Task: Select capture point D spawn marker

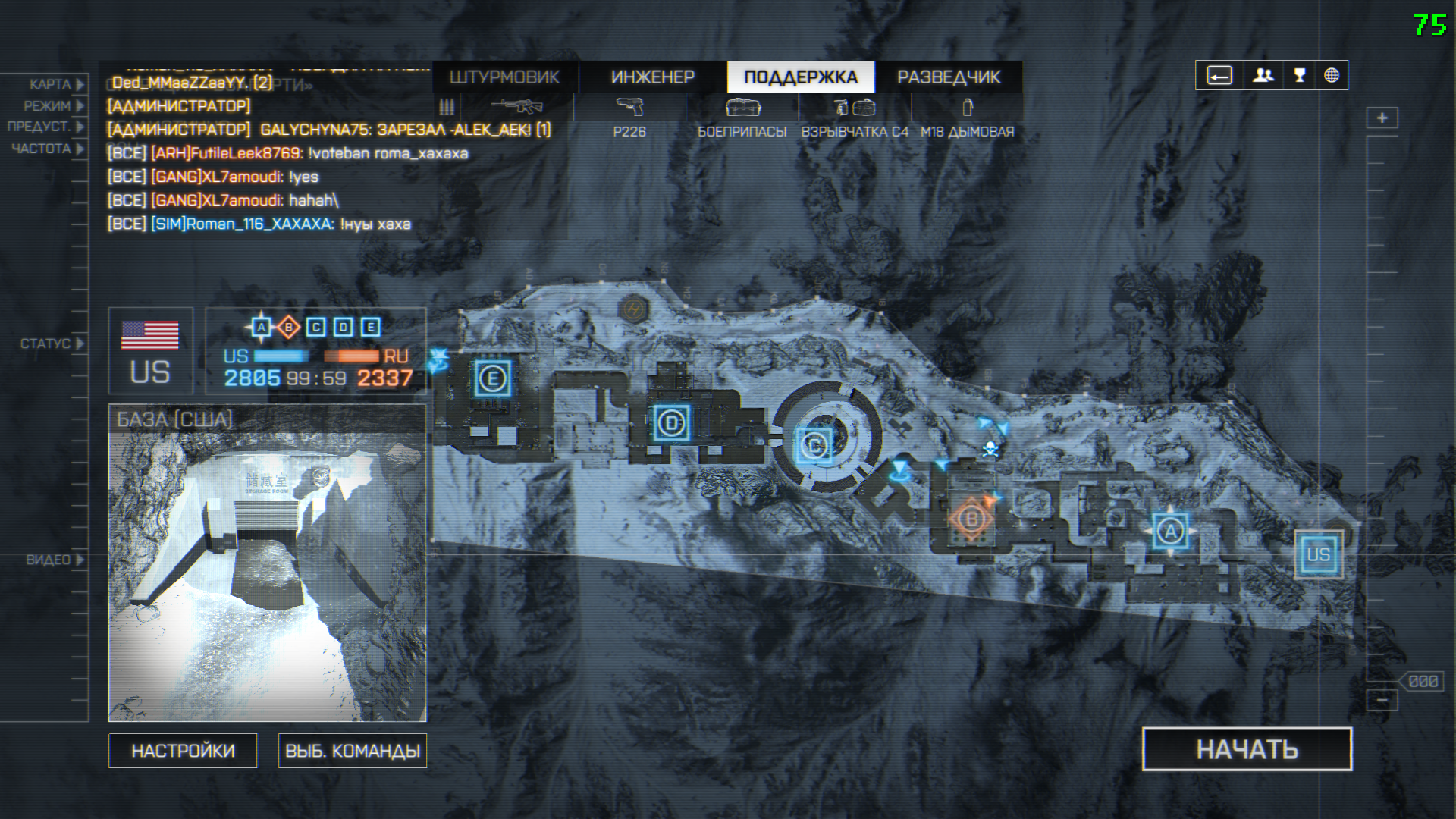Action: 671,423
